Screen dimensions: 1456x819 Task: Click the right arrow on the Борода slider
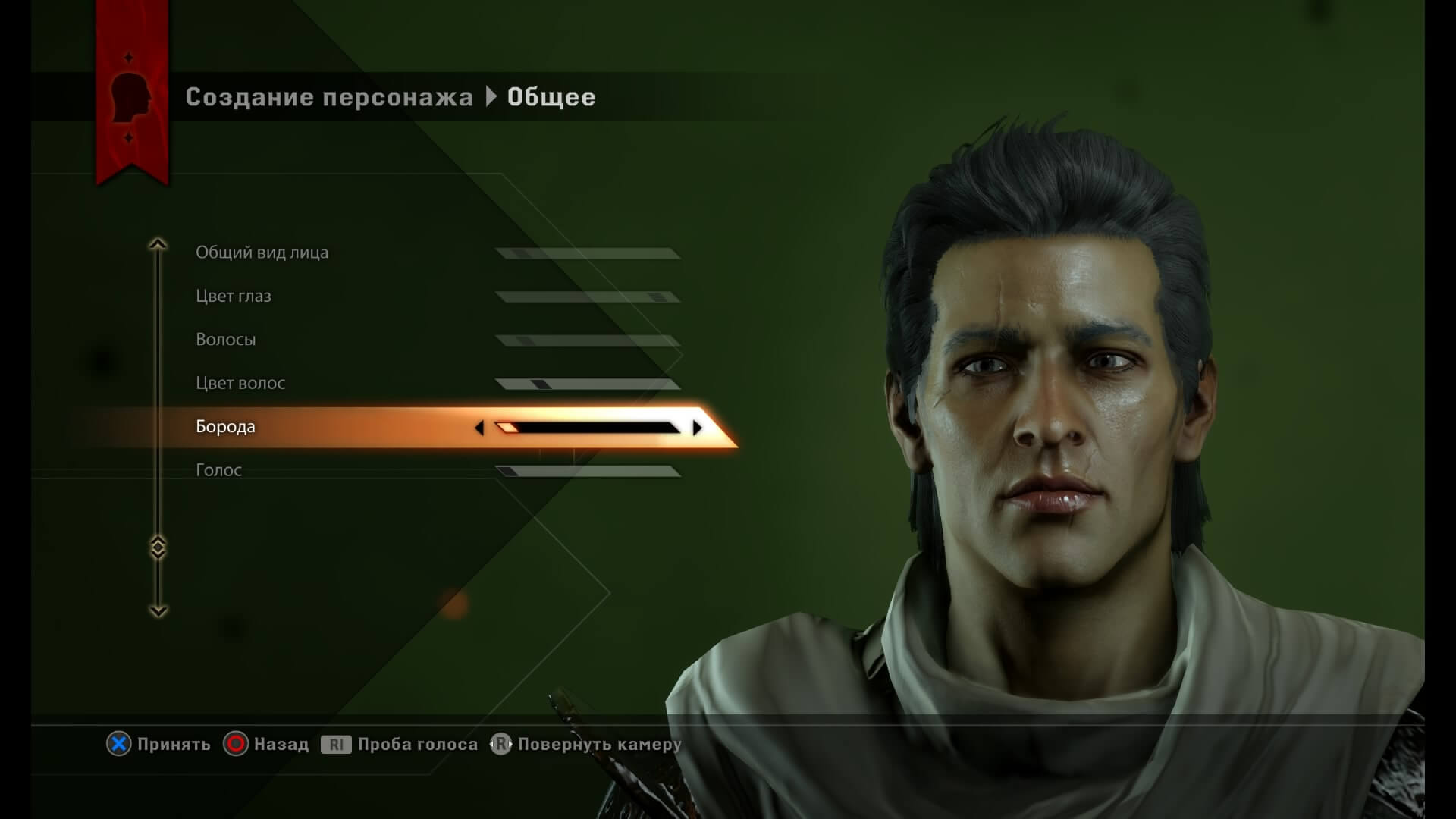click(698, 427)
